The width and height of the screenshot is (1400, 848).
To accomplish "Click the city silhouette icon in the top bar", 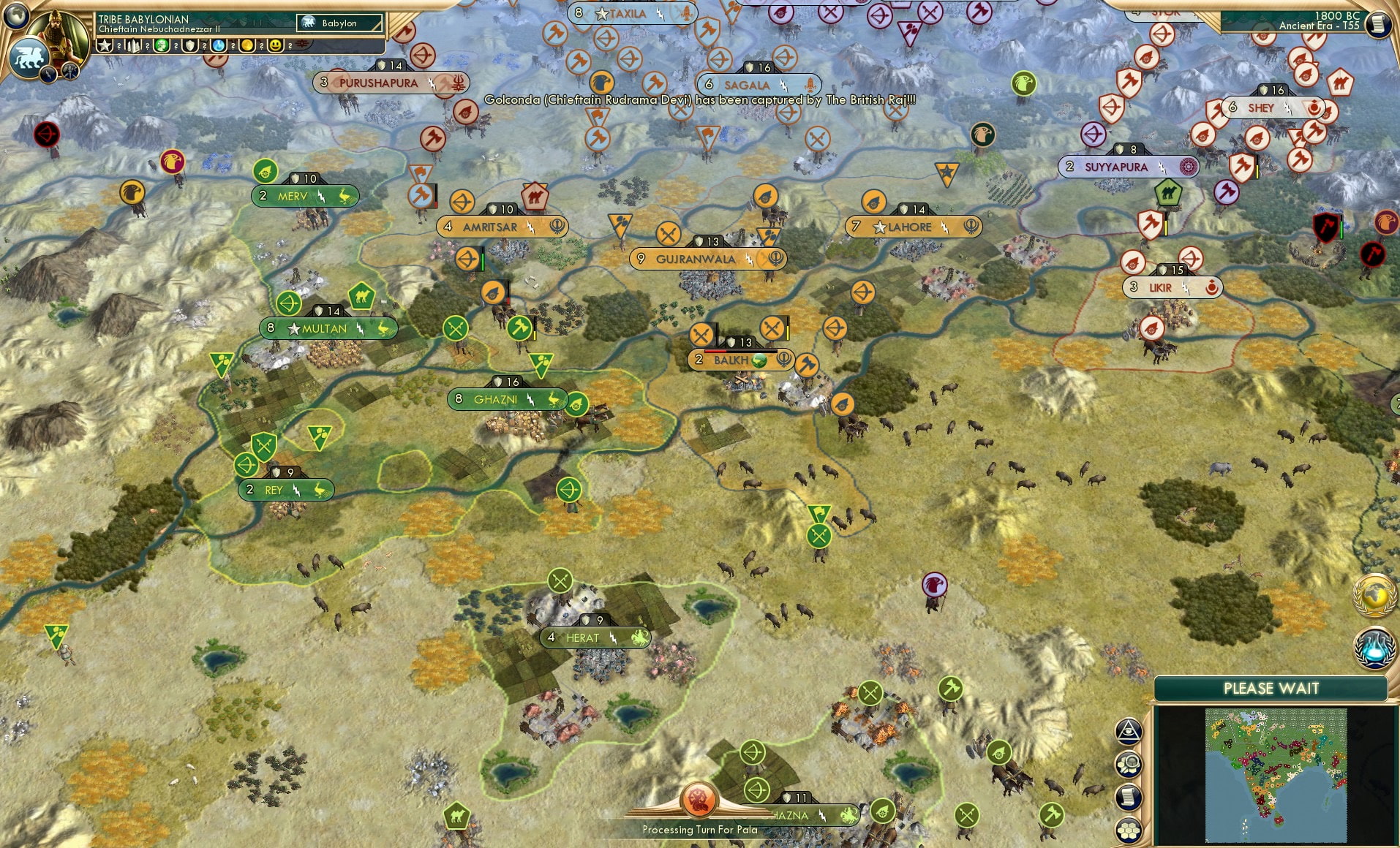I will tap(132, 45).
